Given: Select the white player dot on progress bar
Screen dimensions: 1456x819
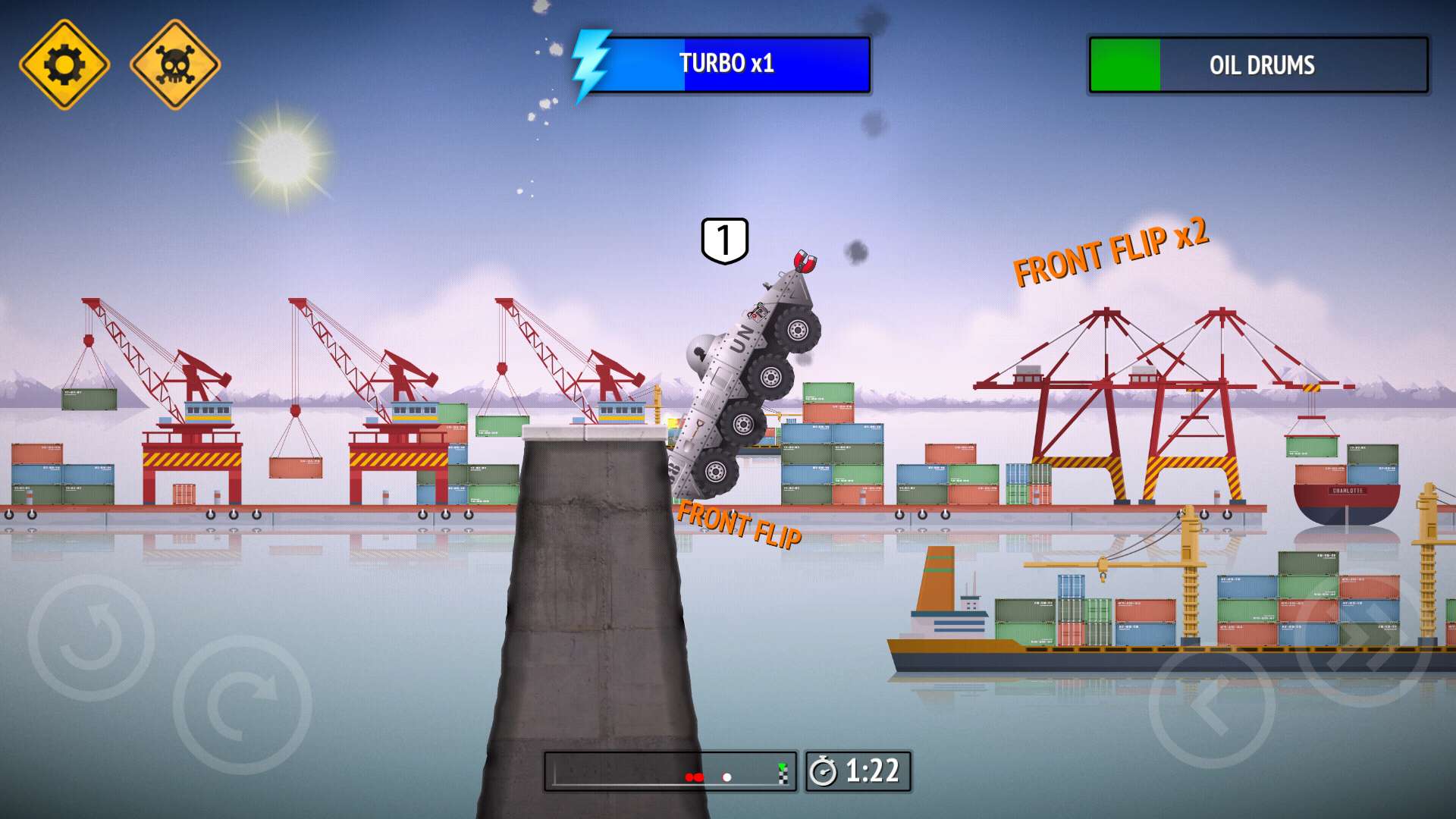Looking at the screenshot, I should point(726,777).
